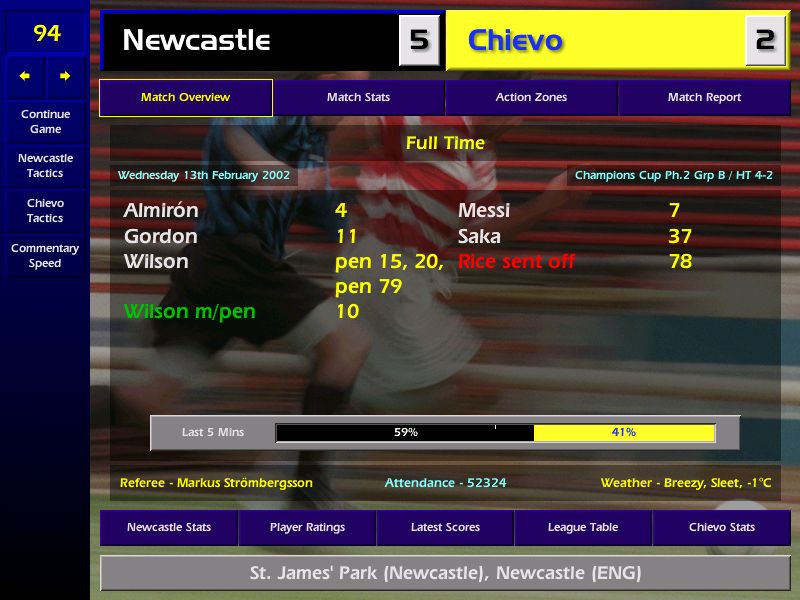Click the right arrow navigation button
Viewport: 800px width, 600px height.
65,76
